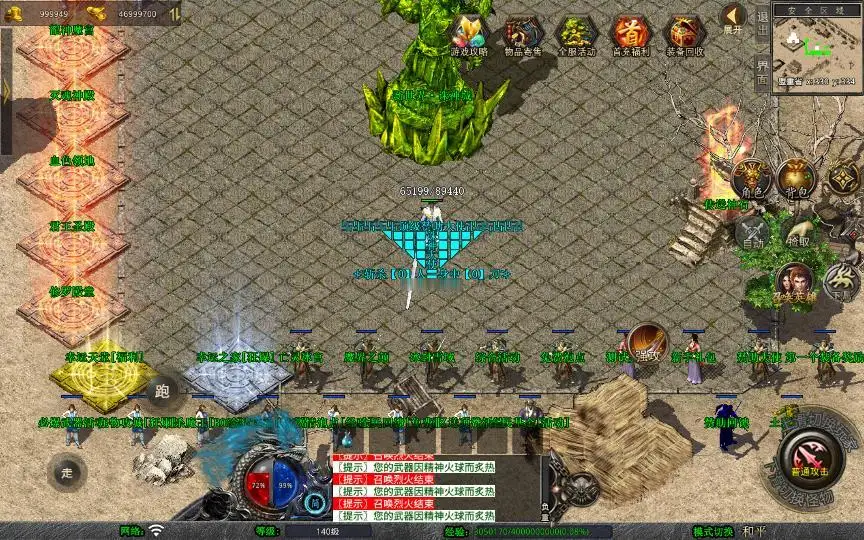Image resolution: width=864 pixels, height=540 pixels.
Task: Open the 装备回收 equipment recycling chest
Action: click(685, 33)
